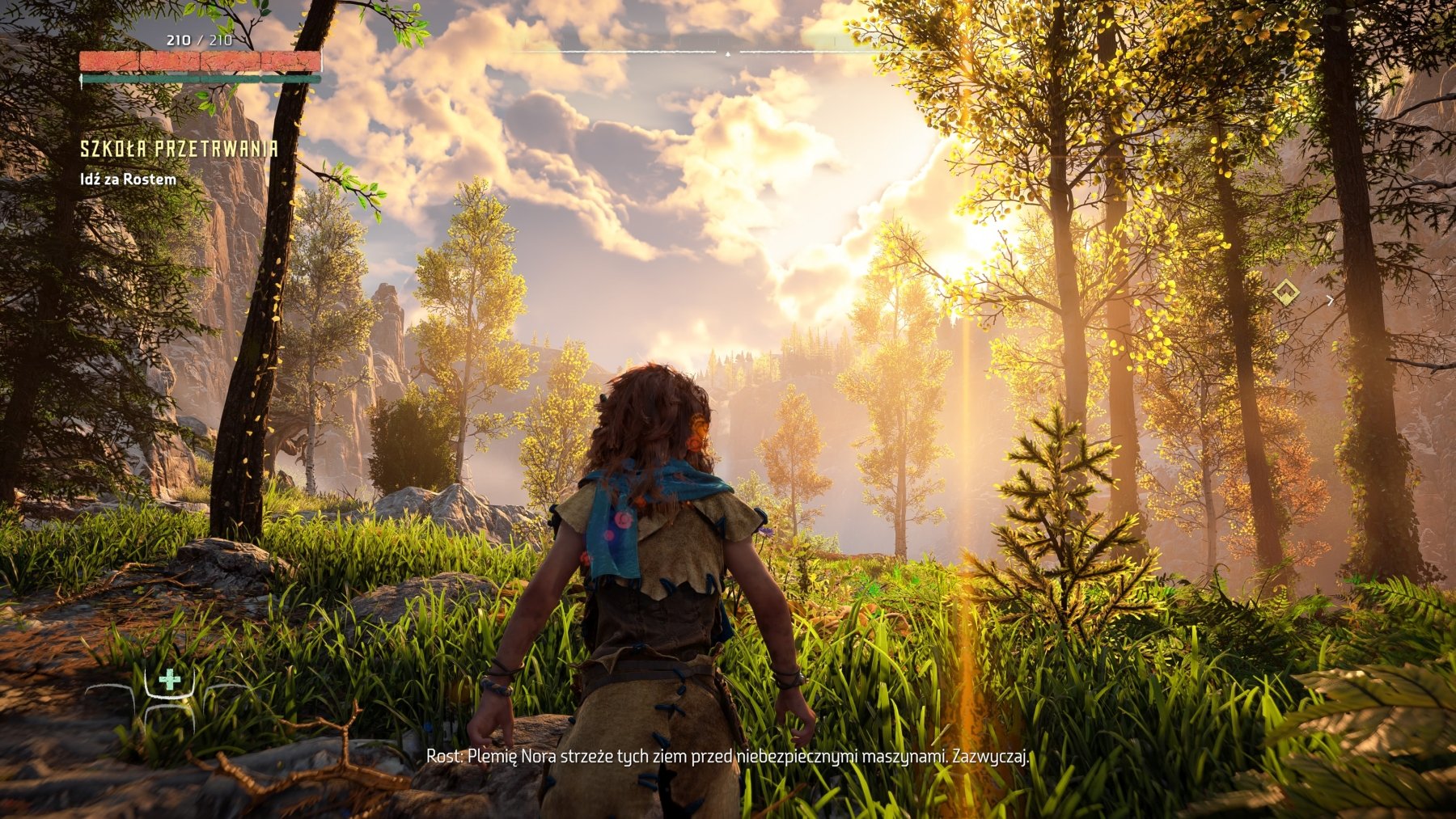Expand the SZKOŁA PRZETRWANIA quest details
The image size is (1456, 819).
(x=178, y=148)
